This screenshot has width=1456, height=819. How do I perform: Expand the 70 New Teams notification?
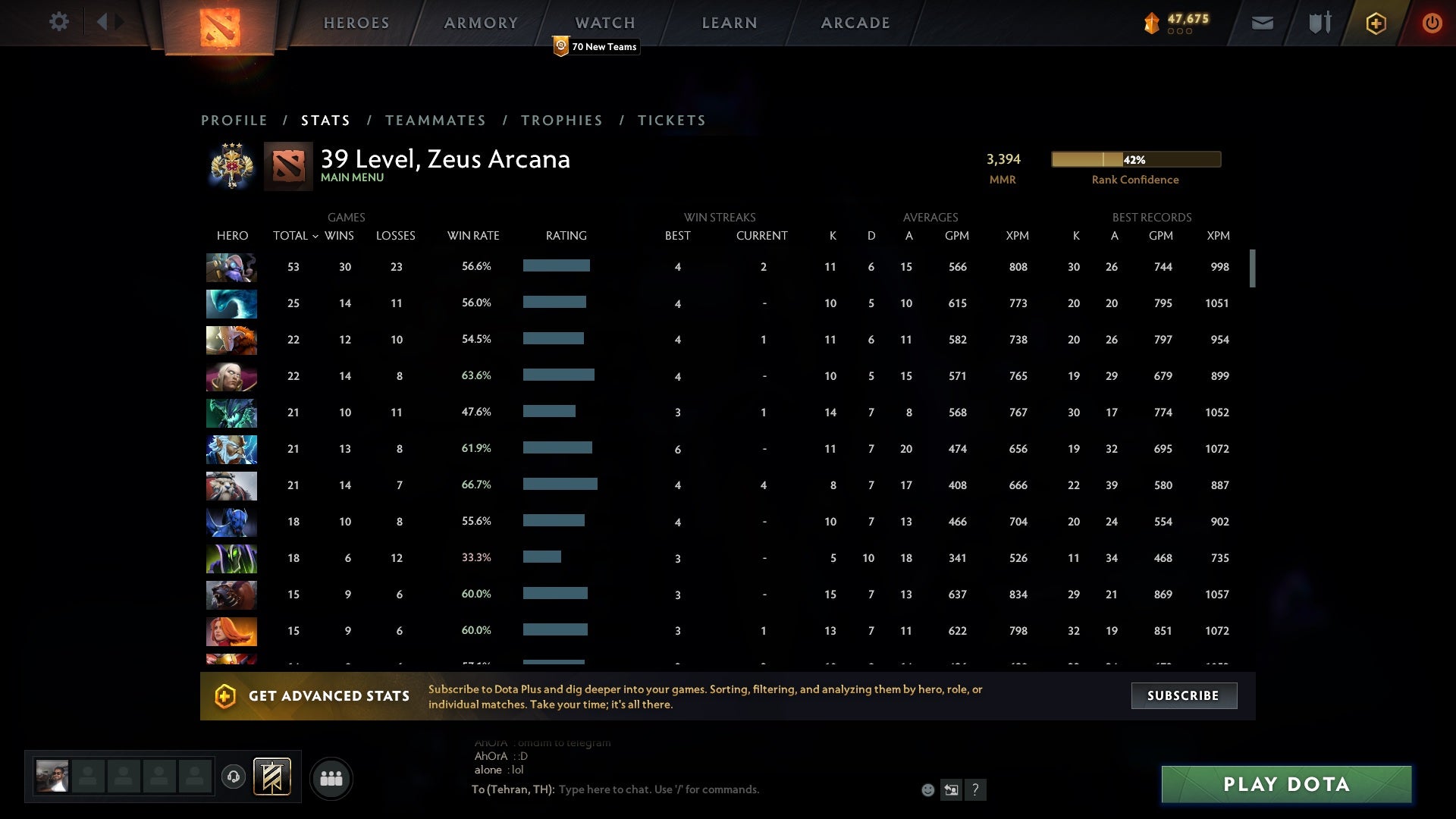[596, 46]
